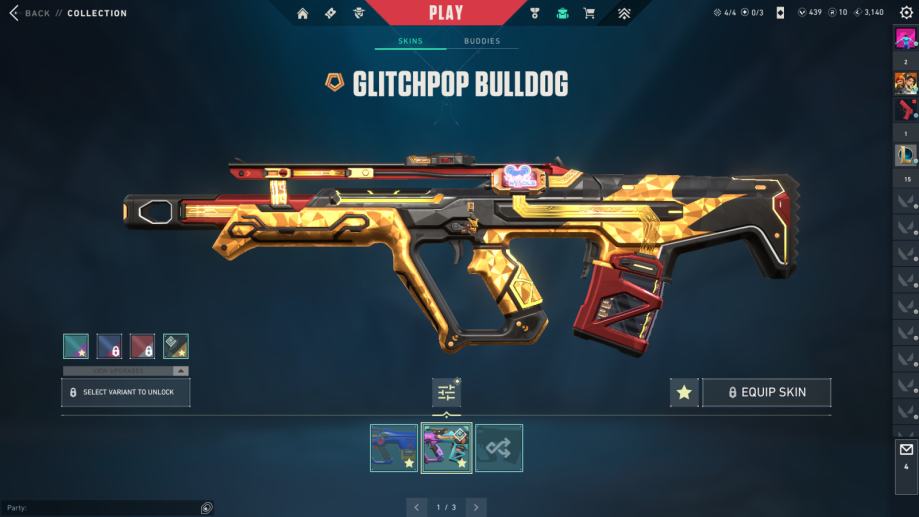
Task: Open the store shopping cart icon
Action: click(589, 13)
